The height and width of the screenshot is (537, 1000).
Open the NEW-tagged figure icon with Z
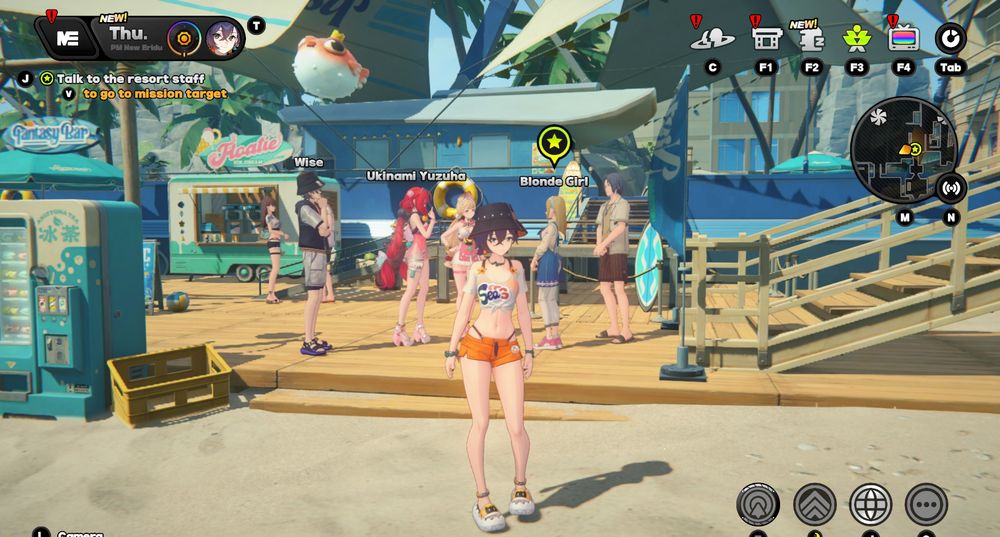click(x=811, y=39)
